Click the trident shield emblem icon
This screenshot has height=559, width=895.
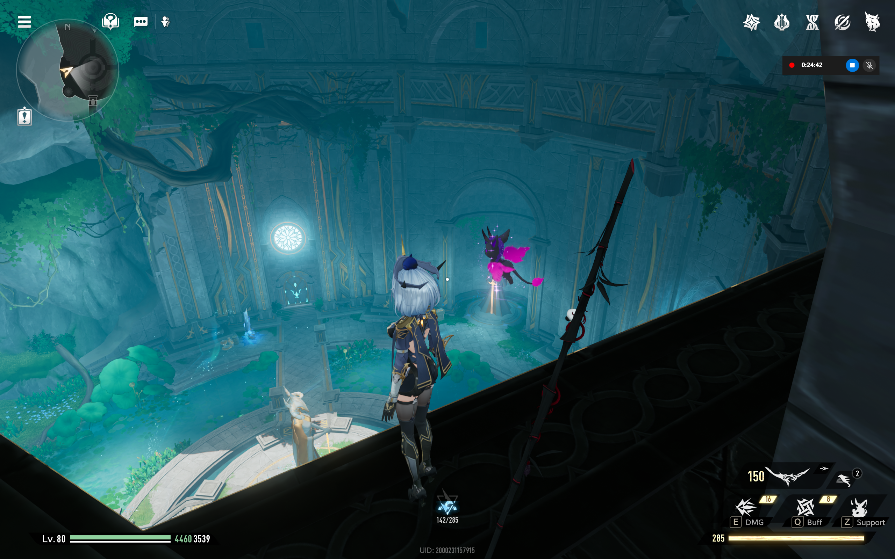(782, 22)
